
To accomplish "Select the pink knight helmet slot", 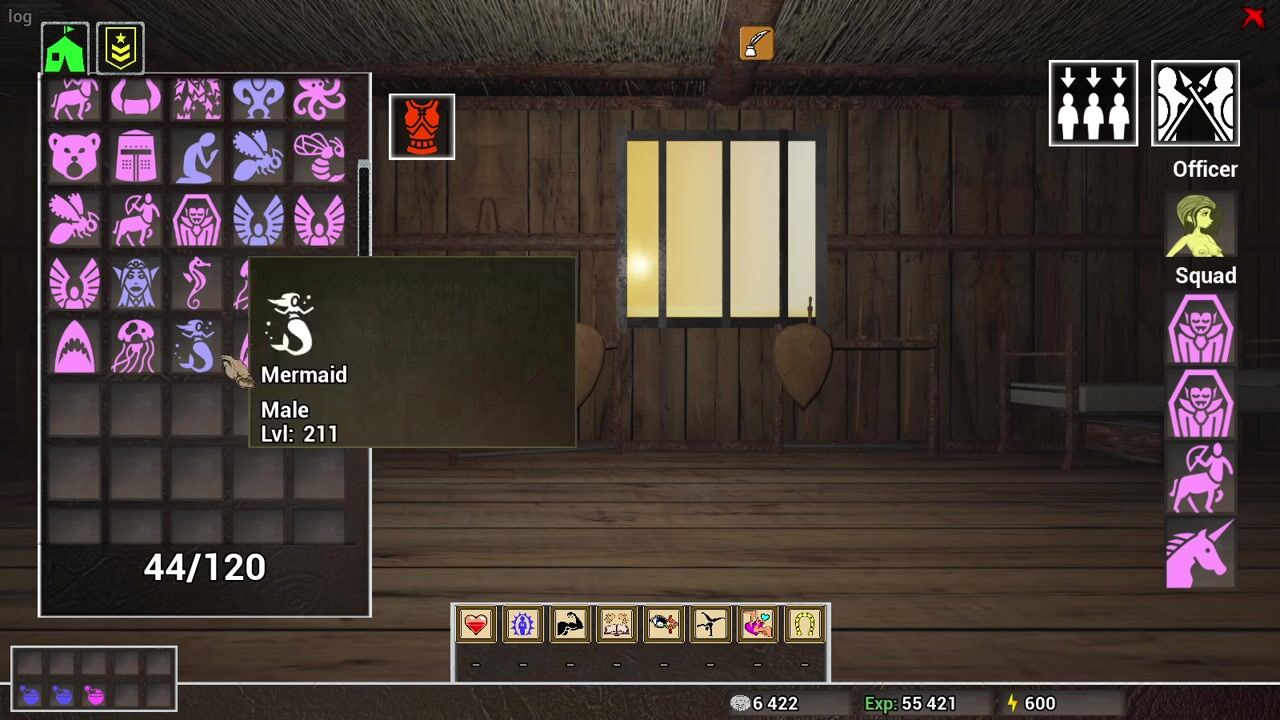I will [x=135, y=157].
